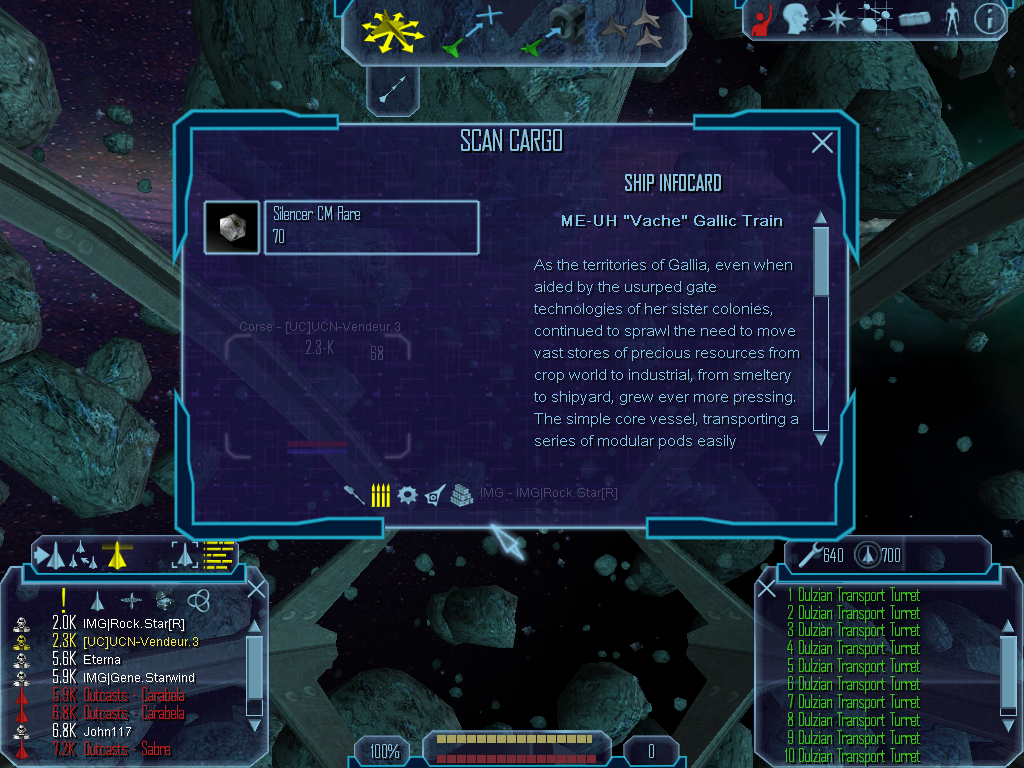Show the player status figure icon
Screen dimensions: 1024x768
coord(952,19)
